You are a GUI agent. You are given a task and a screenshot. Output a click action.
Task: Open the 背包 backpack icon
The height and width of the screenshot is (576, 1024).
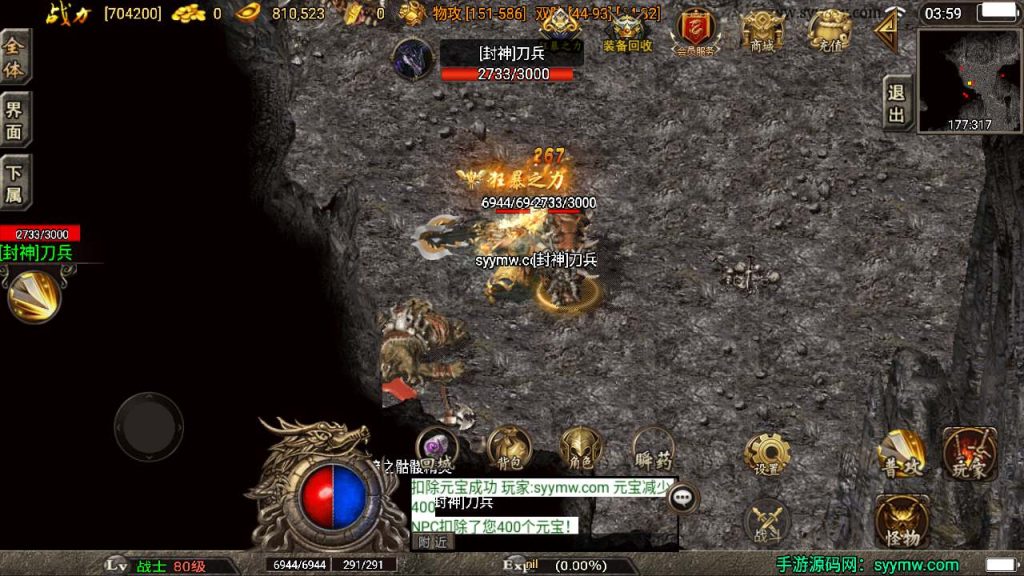coord(509,448)
